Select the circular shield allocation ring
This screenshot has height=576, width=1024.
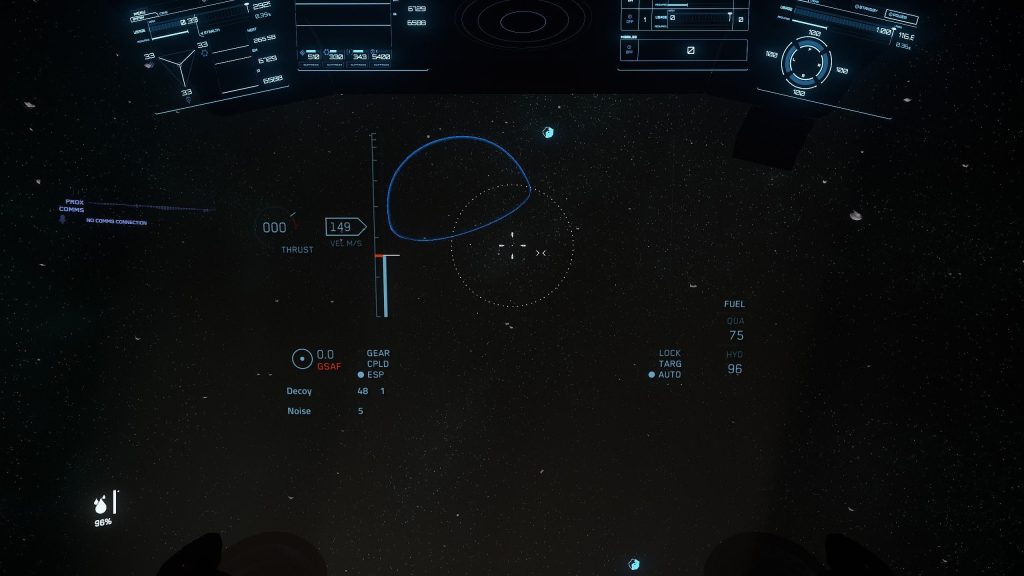pyautogui.click(x=806, y=64)
